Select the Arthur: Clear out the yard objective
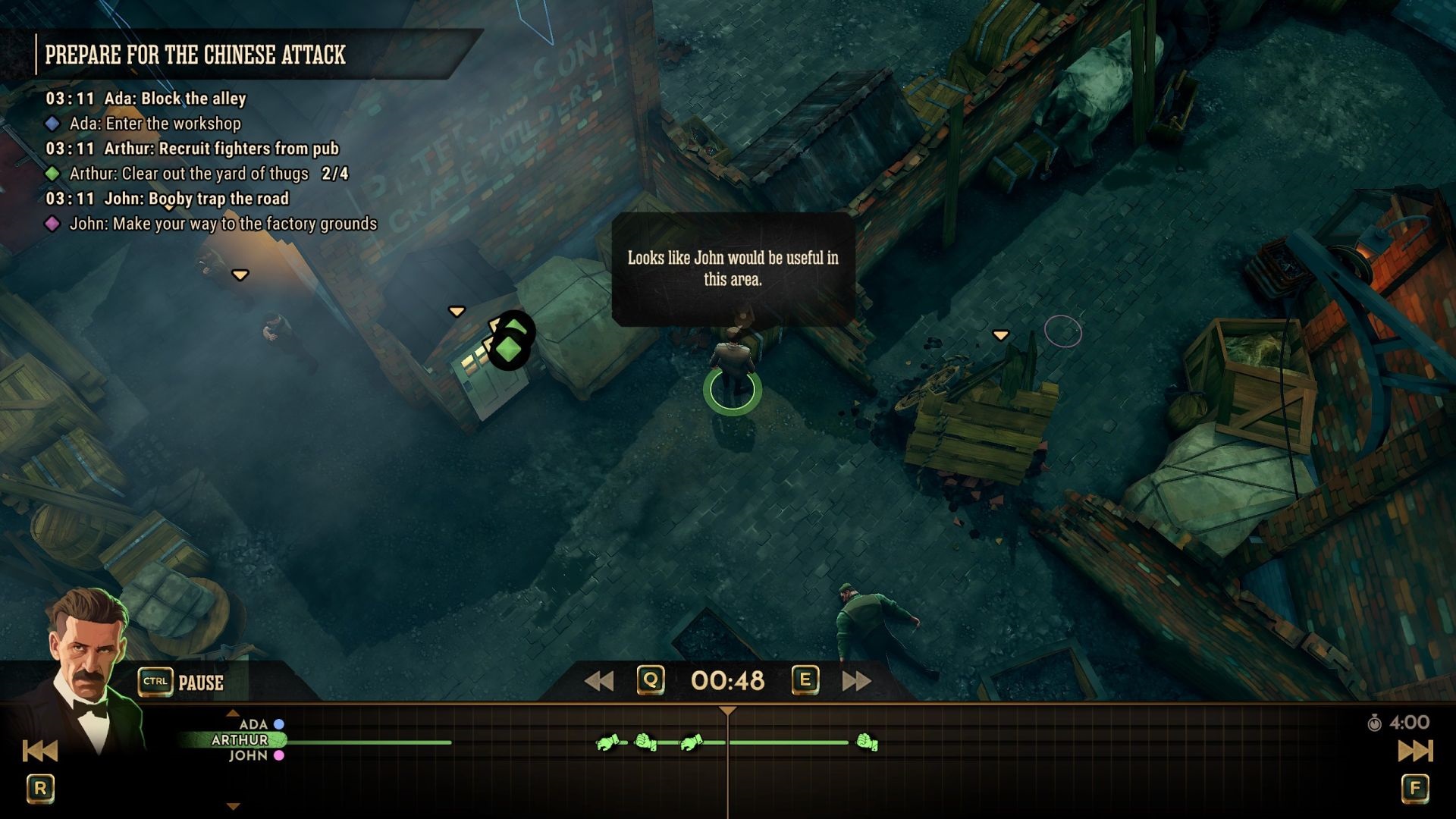Viewport: 1456px width, 819px height. (190, 174)
